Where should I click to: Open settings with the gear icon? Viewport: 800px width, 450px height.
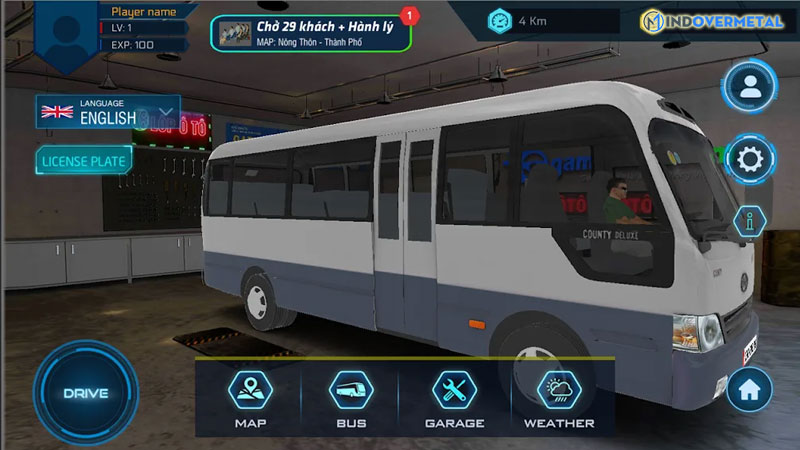point(749,159)
